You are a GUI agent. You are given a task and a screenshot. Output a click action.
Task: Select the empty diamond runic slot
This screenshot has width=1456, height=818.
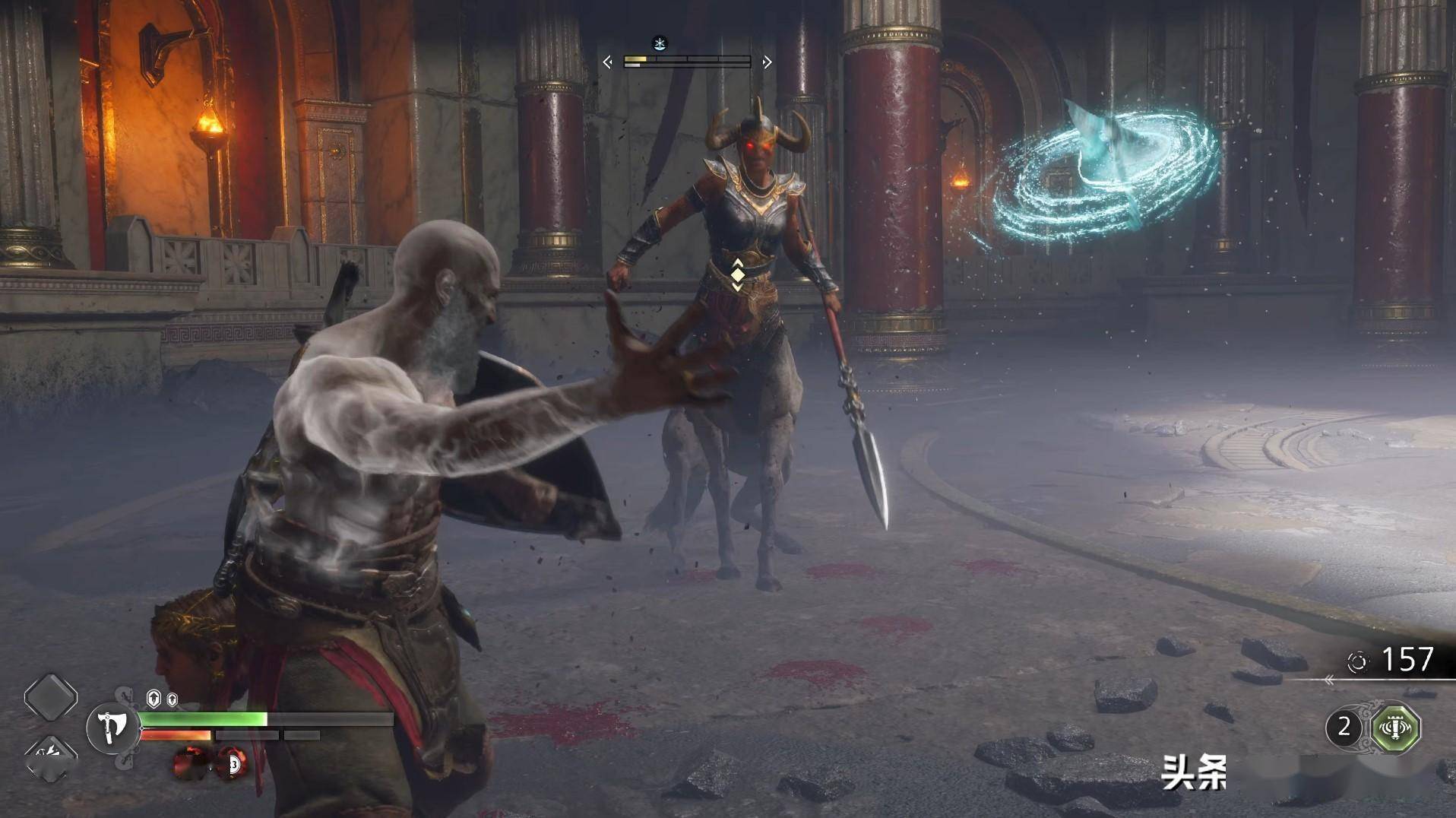(50, 697)
